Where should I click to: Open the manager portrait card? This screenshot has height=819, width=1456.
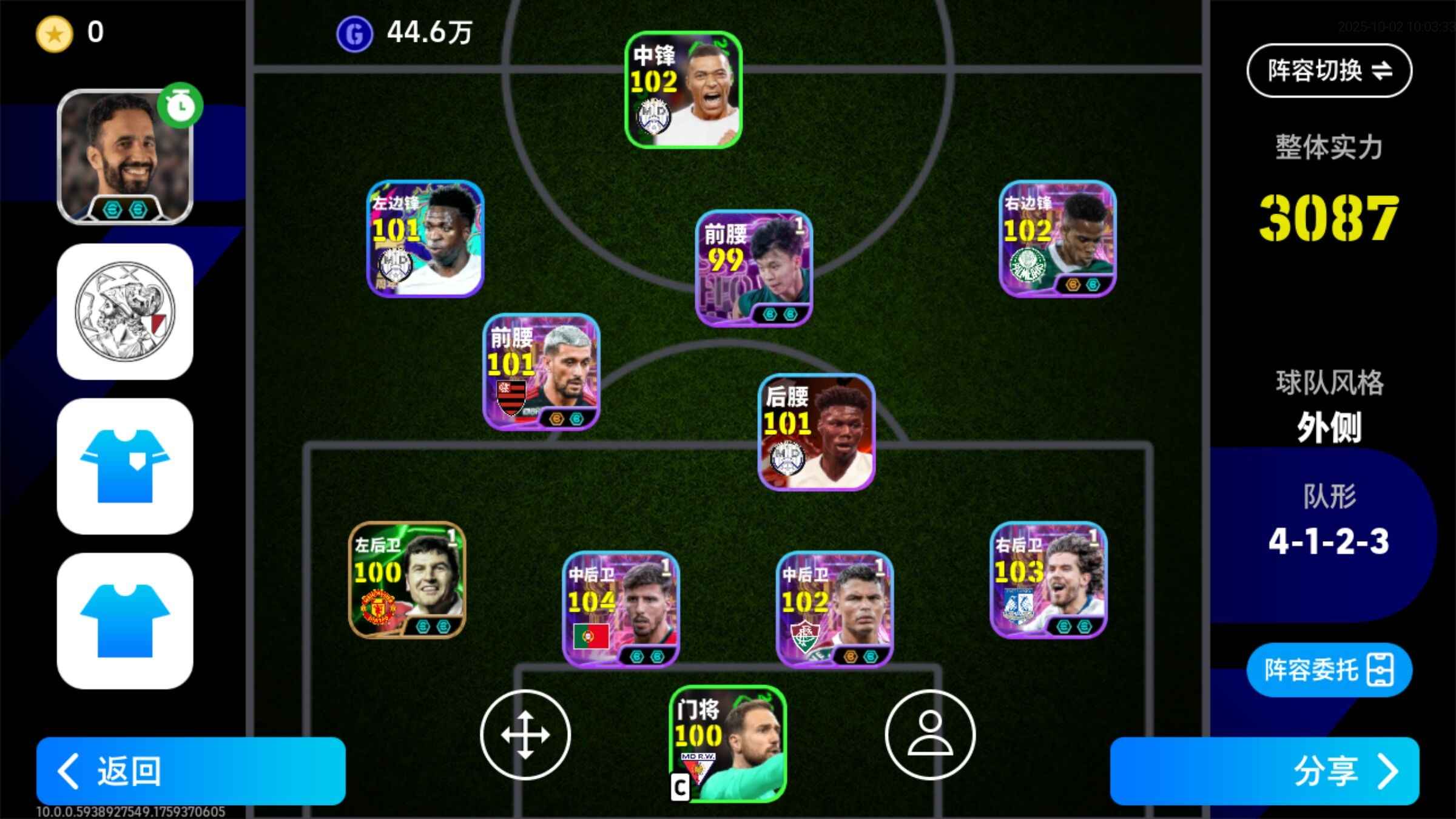[125, 157]
